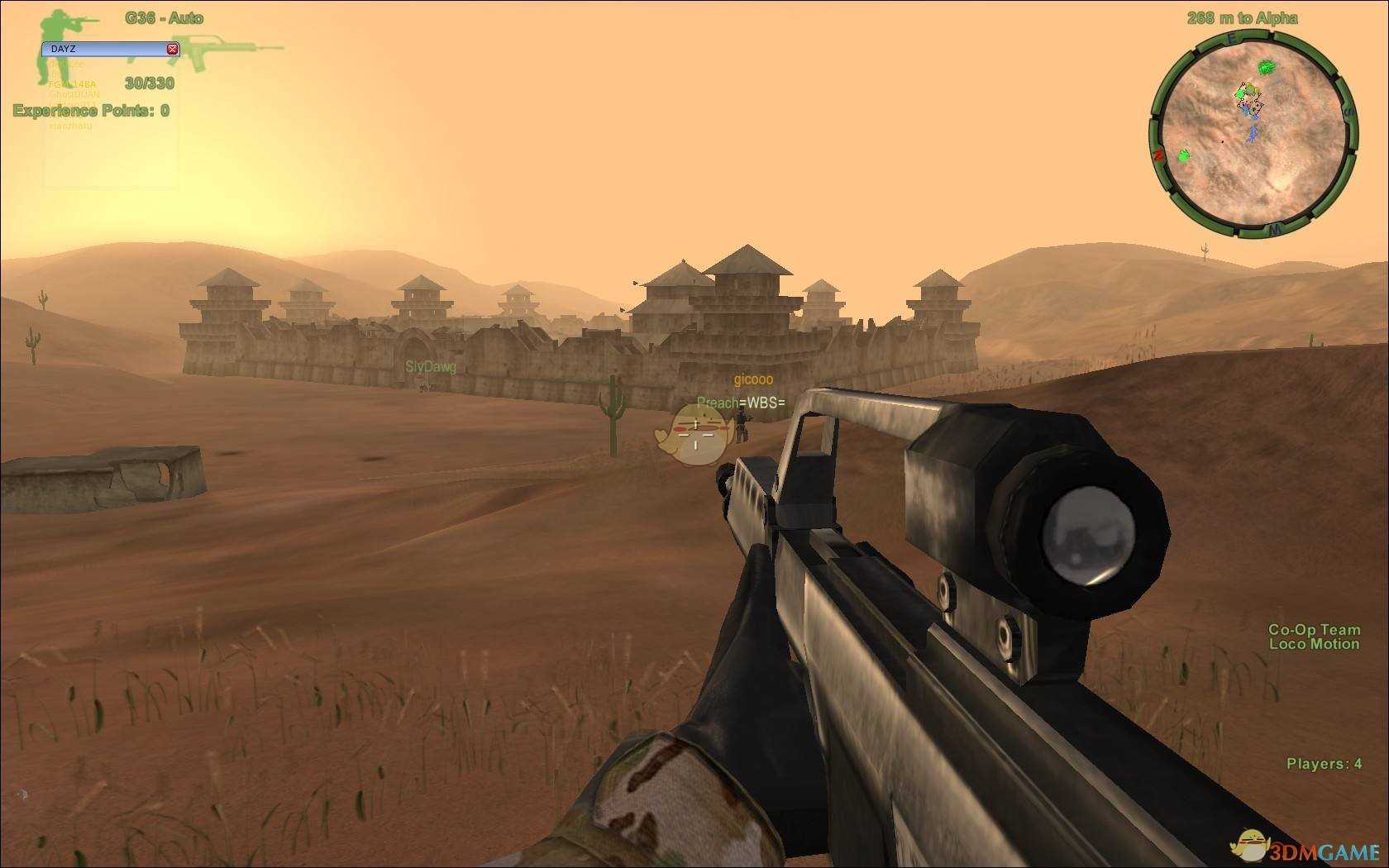Select the faded FGM-148A list entry
The height and width of the screenshot is (868, 1389).
tap(73, 84)
